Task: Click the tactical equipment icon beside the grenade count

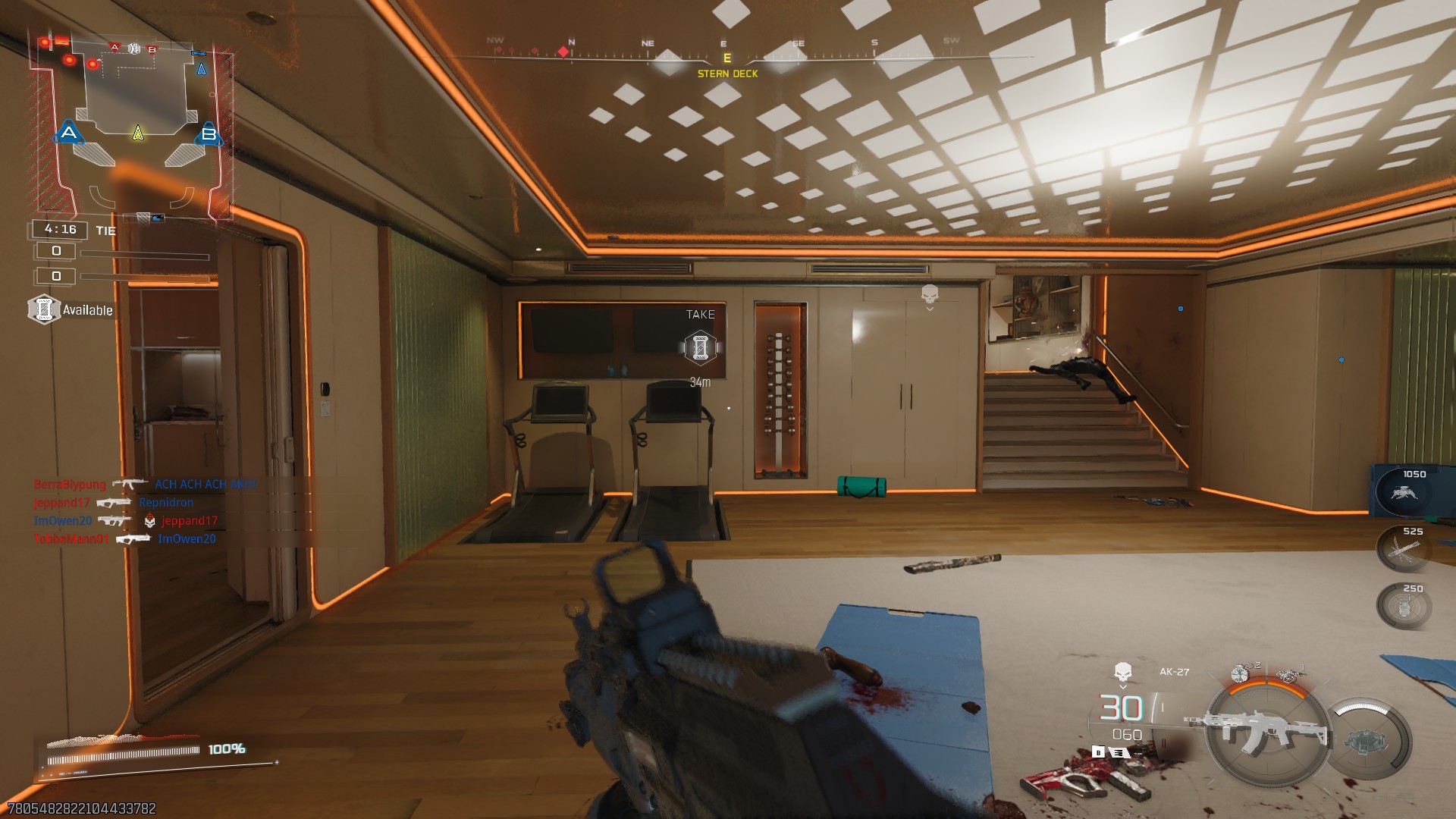Action: pyautogui.click(x=1241, y=673)
